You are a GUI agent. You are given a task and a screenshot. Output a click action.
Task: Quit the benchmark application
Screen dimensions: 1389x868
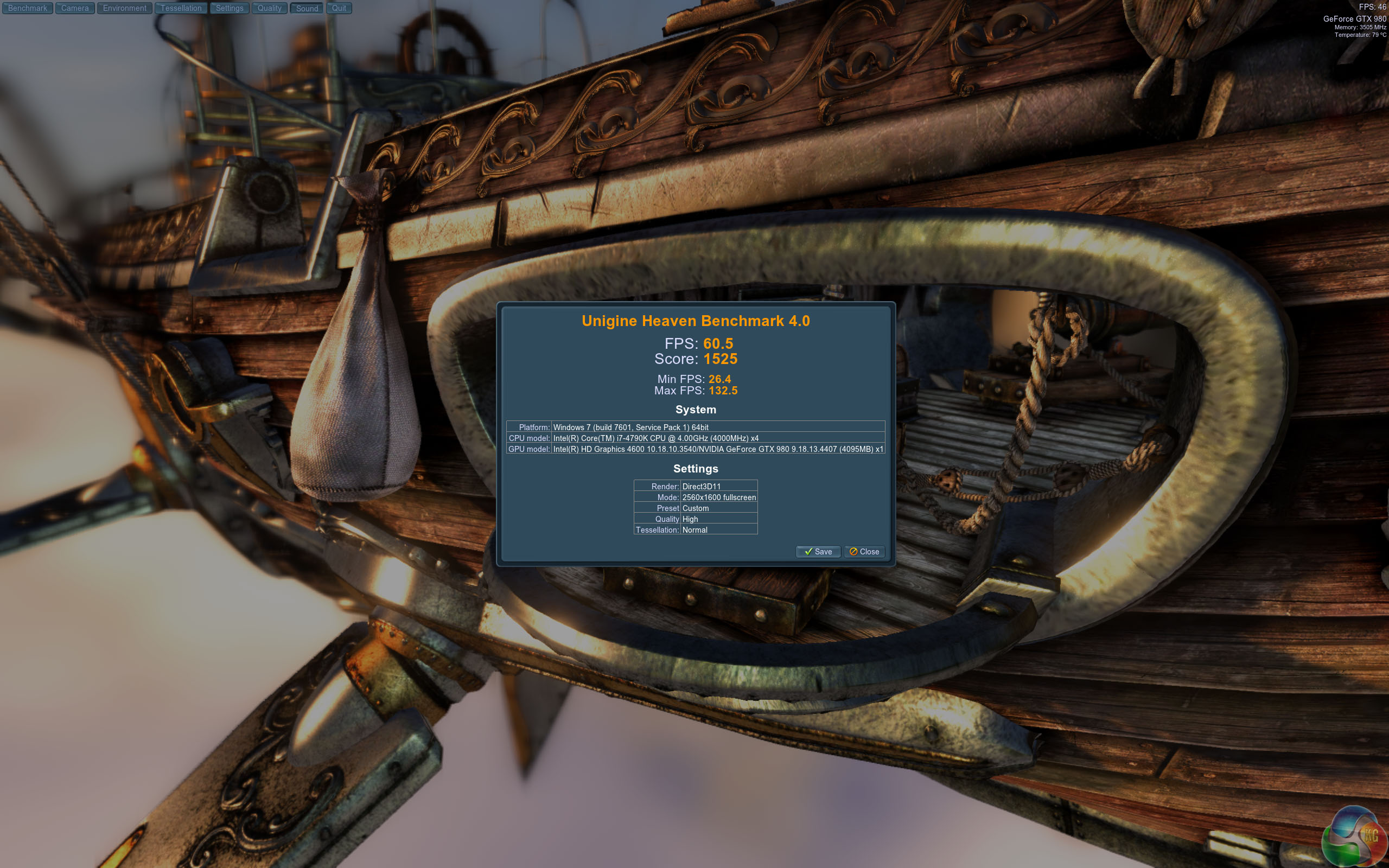pos(339,8)
